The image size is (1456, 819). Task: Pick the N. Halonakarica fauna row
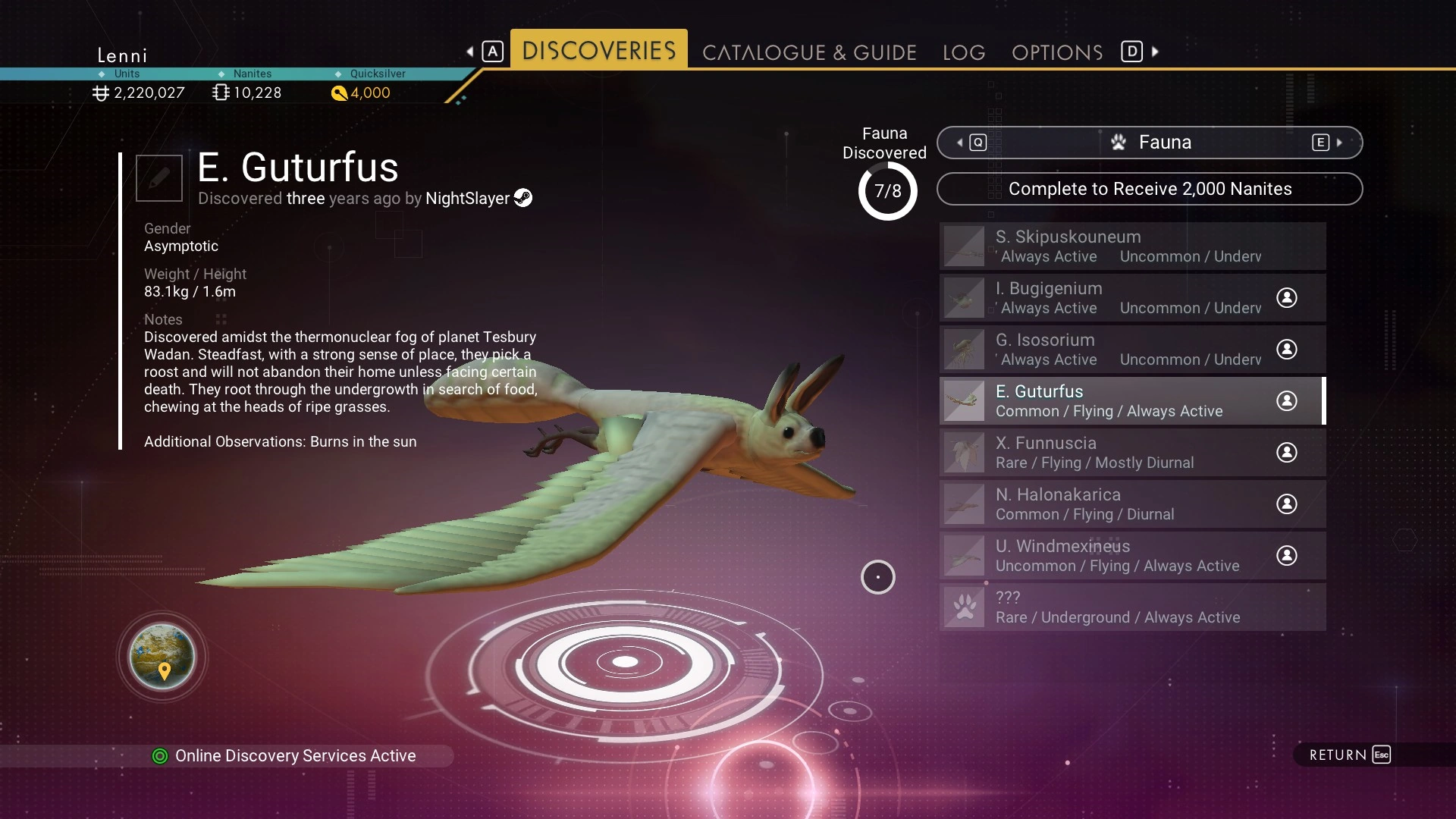click(x=1132, y=504)
